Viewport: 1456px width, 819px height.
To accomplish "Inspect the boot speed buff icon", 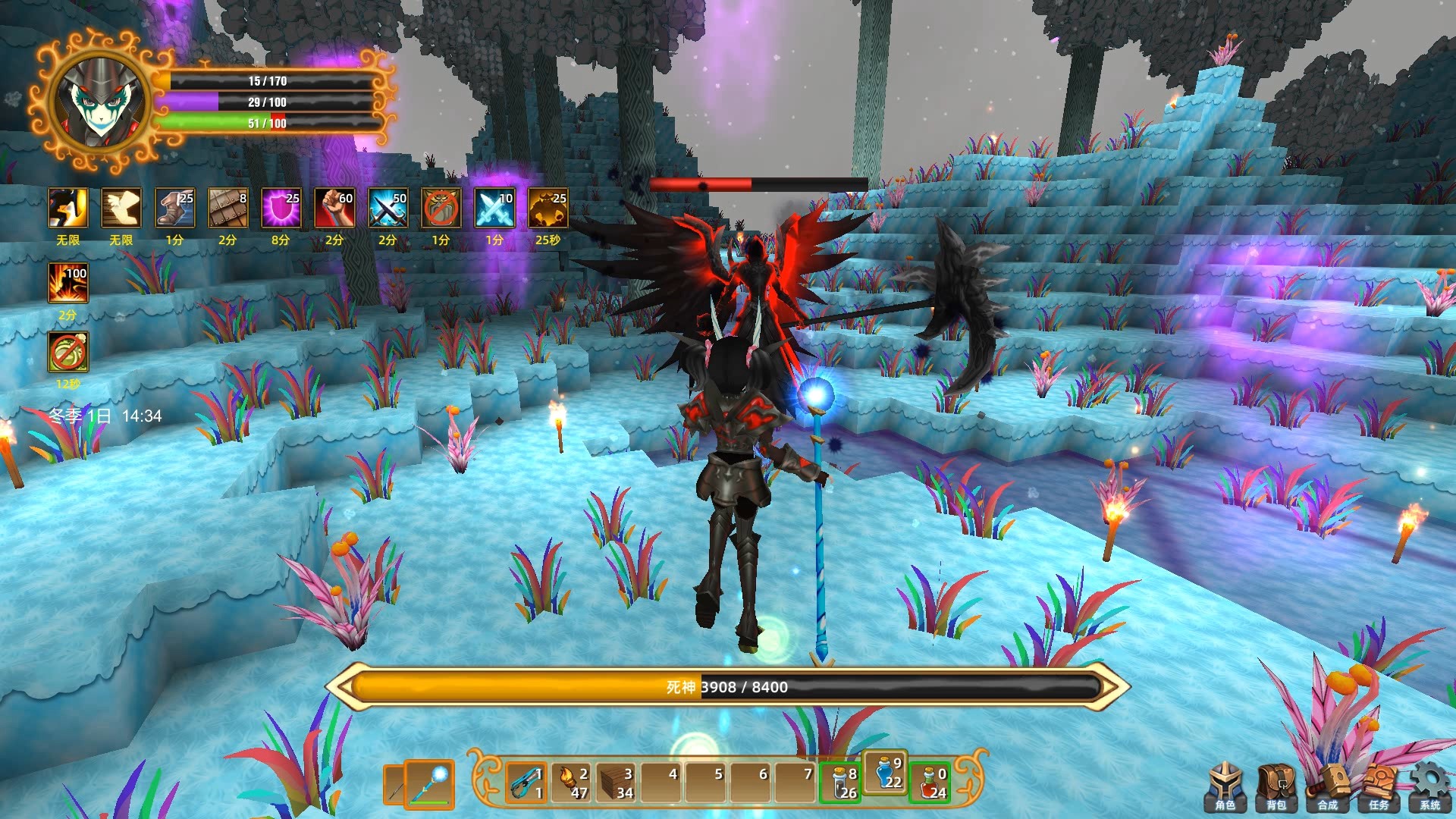I will pos(174,209).
